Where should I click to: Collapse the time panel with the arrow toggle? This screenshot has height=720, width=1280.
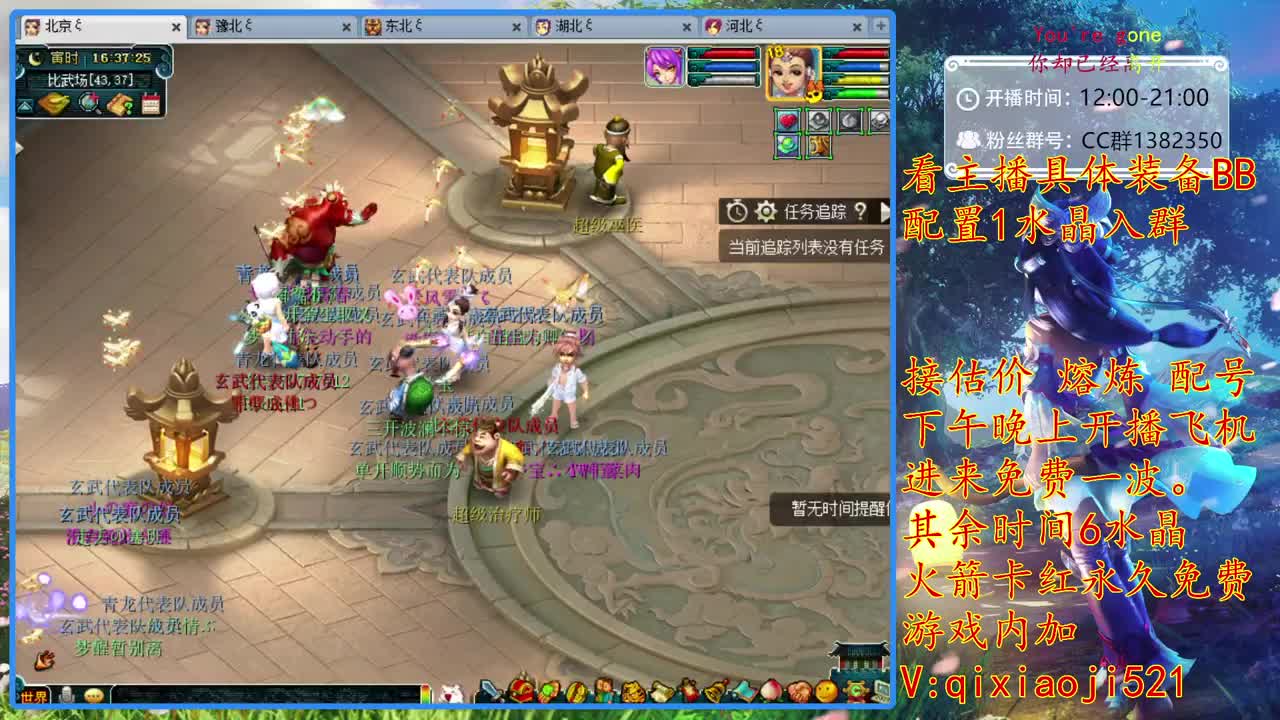tap(25, 105)
